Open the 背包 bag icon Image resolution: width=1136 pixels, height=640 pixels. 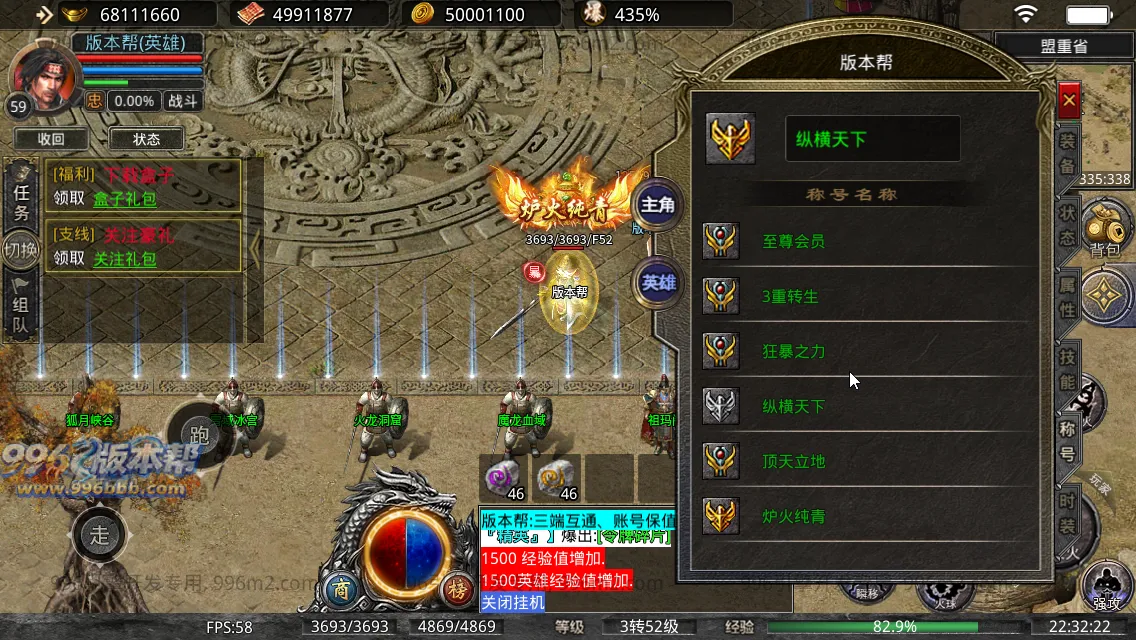[1104, 229]
